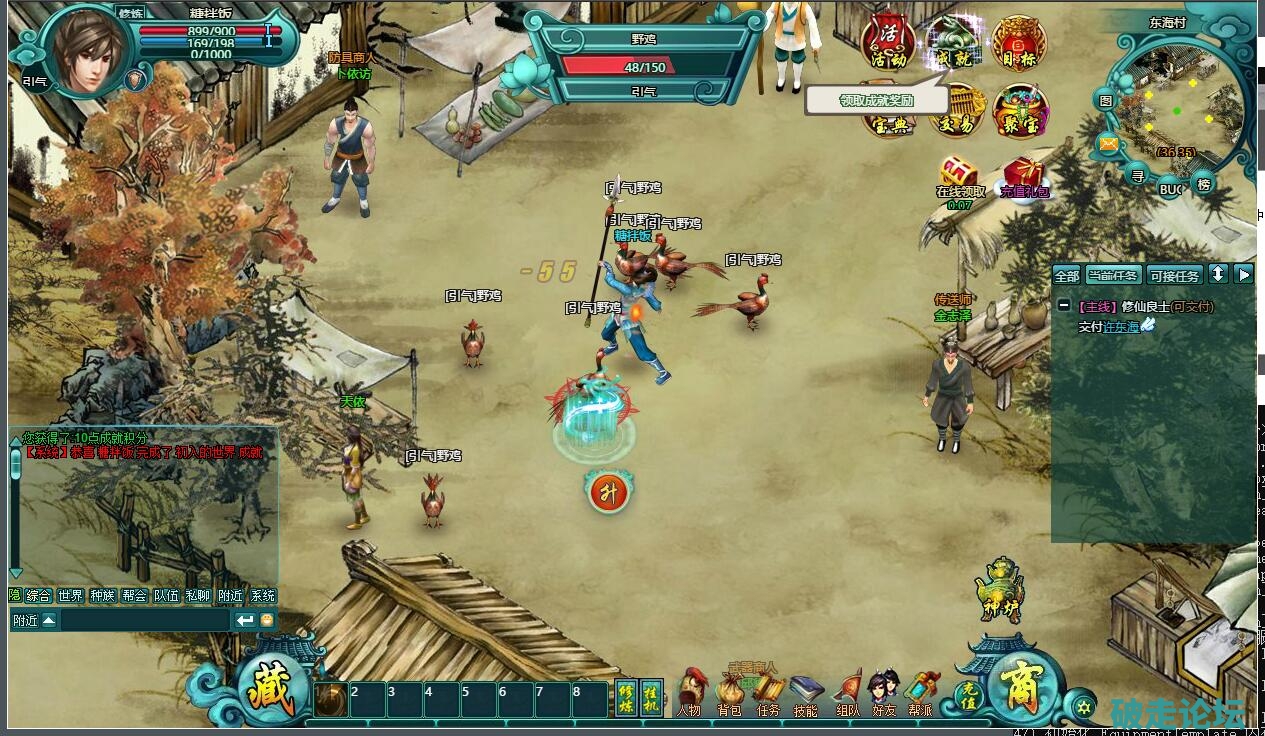
Task: Select the 全部 quest tab
Action: [x=1067, y=276]
